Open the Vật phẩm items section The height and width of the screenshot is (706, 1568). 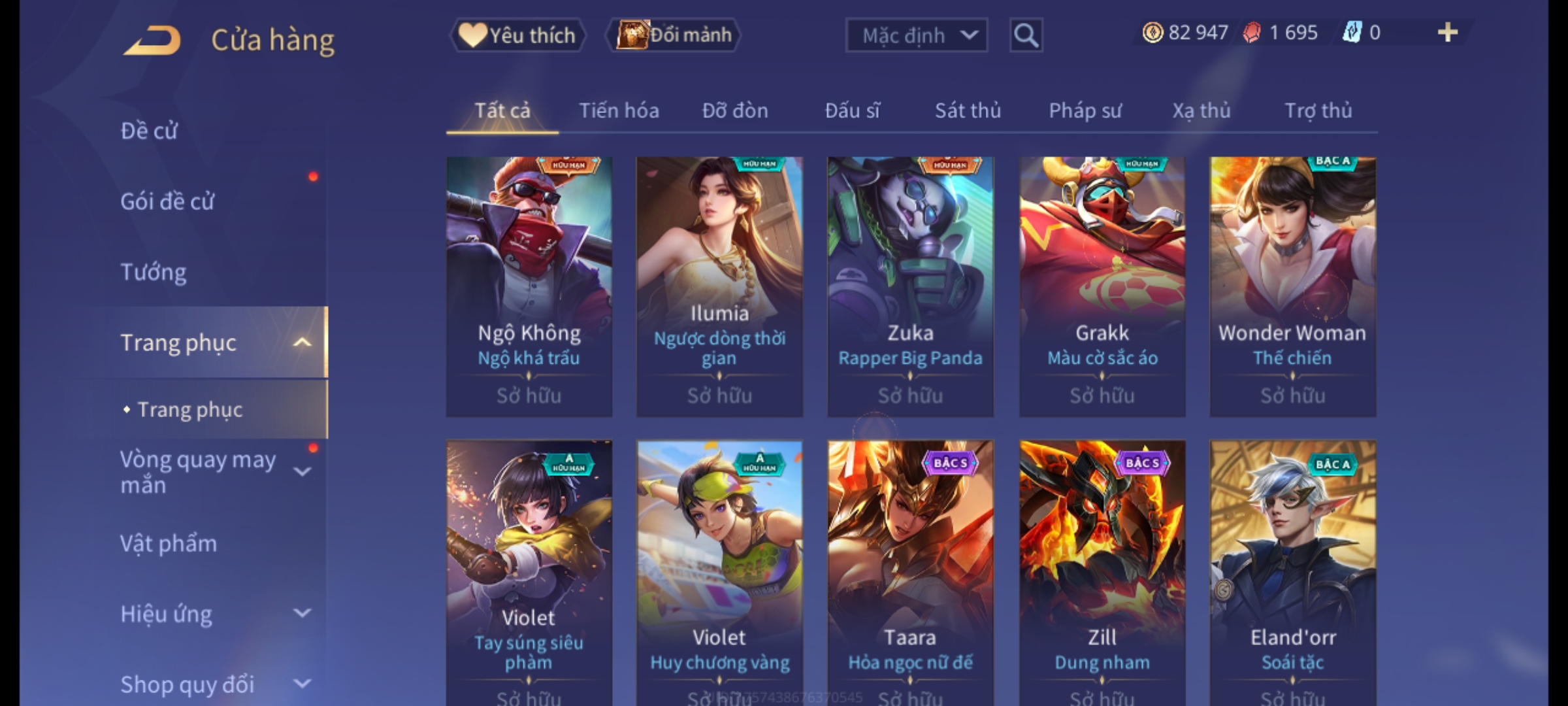pos(169,544)
